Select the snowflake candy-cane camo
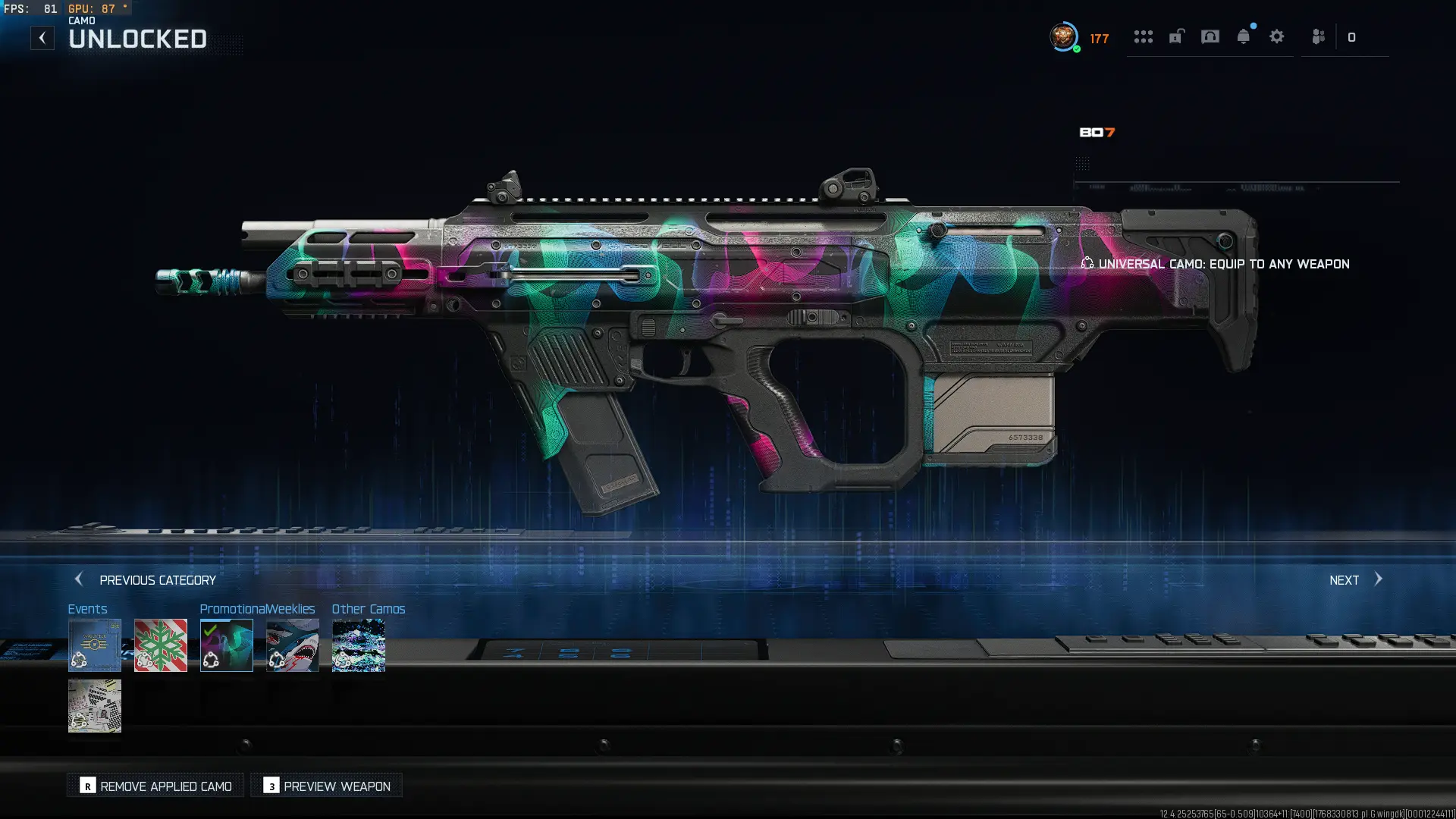Screen dimensions: 1456x819 [x=161, y=645]
